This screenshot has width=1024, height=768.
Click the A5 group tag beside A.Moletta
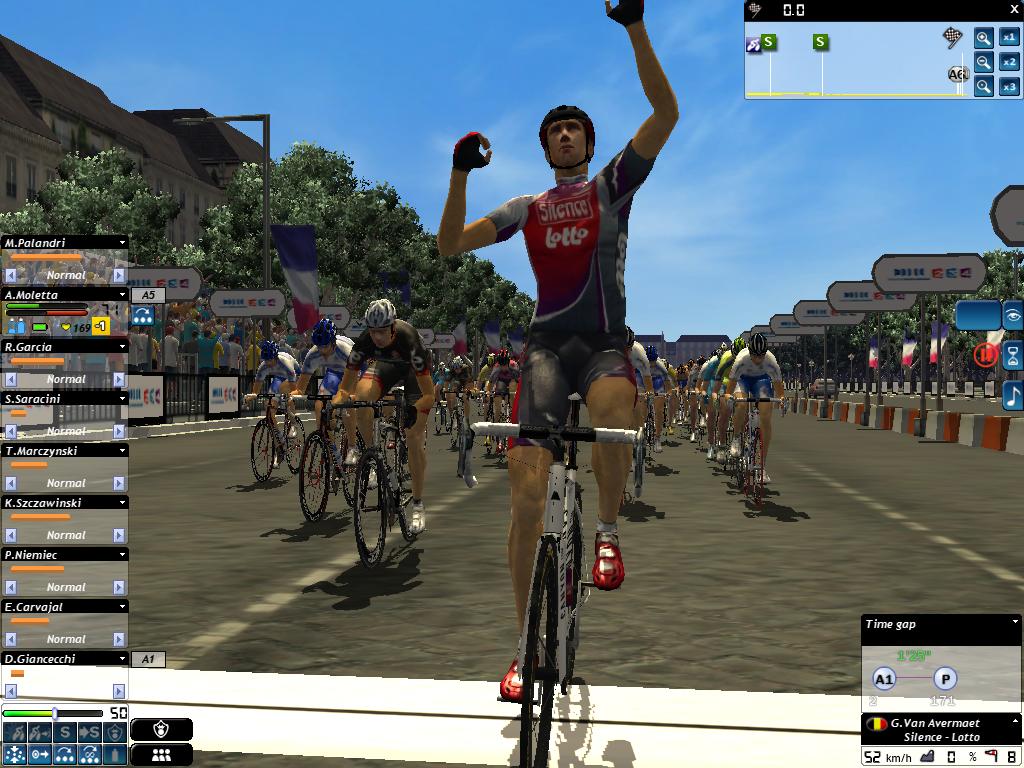pos(148,295)
